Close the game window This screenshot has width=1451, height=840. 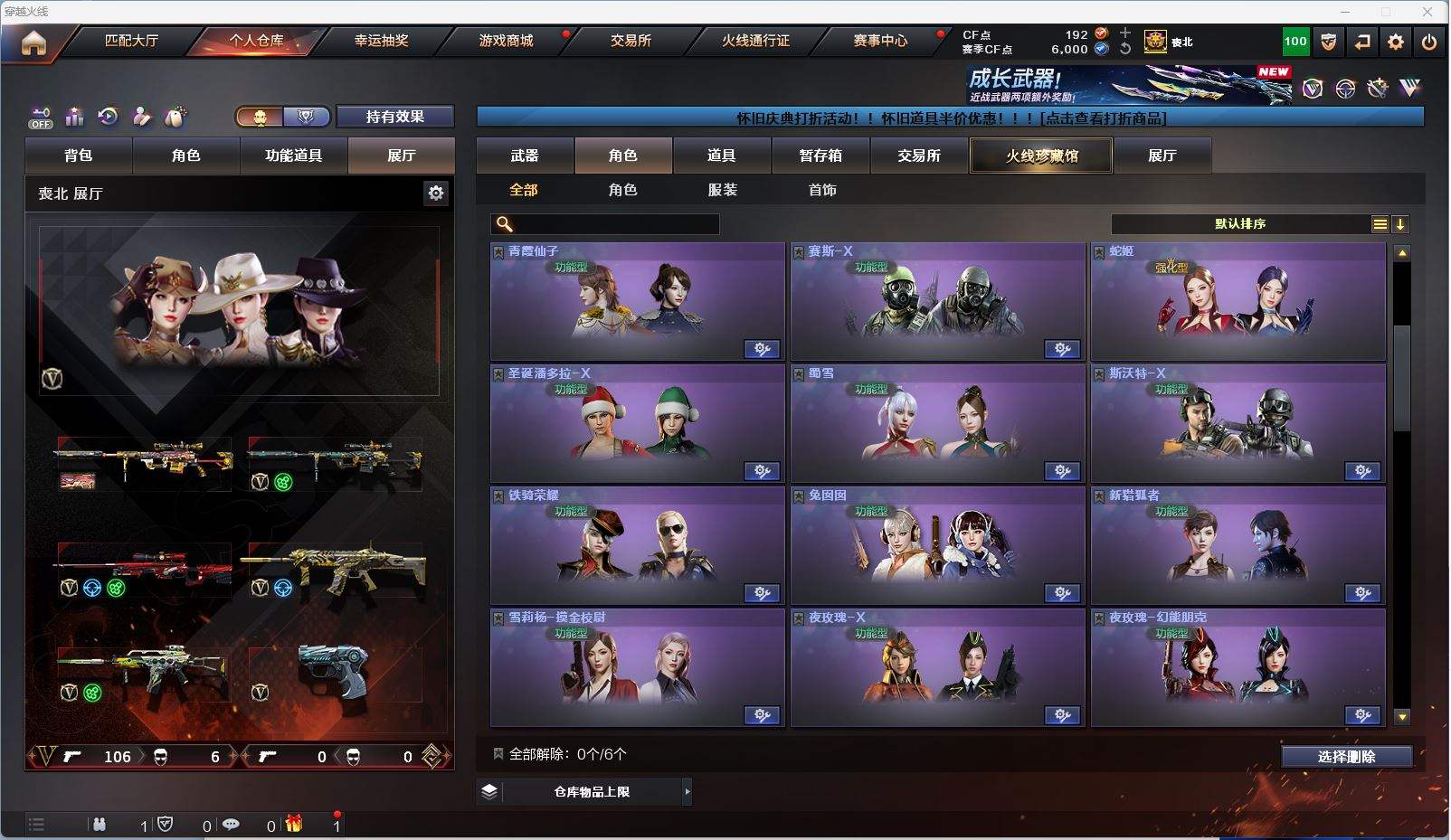[x=1427, y=12]
